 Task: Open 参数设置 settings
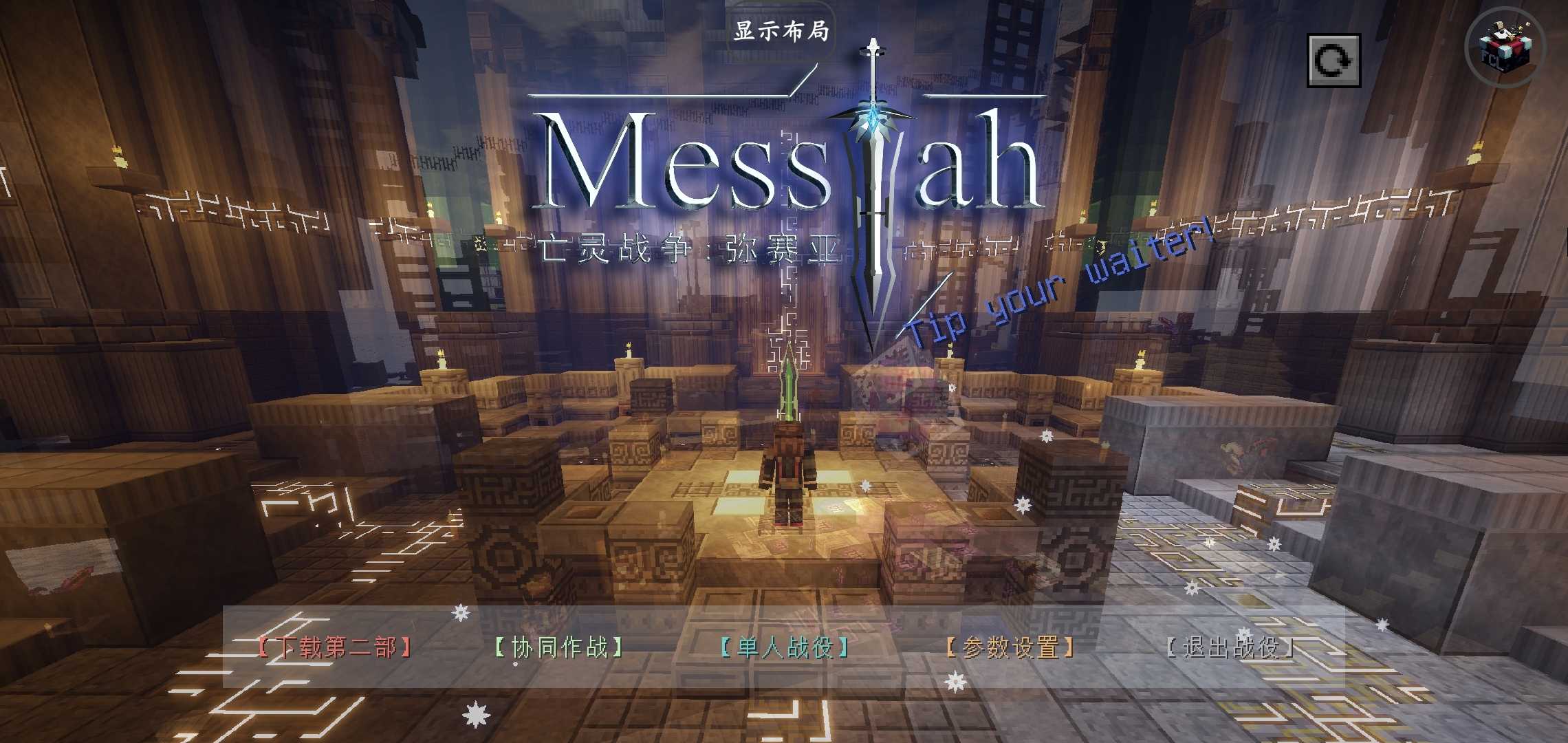pyautogui.click(x=1010, y=647)
